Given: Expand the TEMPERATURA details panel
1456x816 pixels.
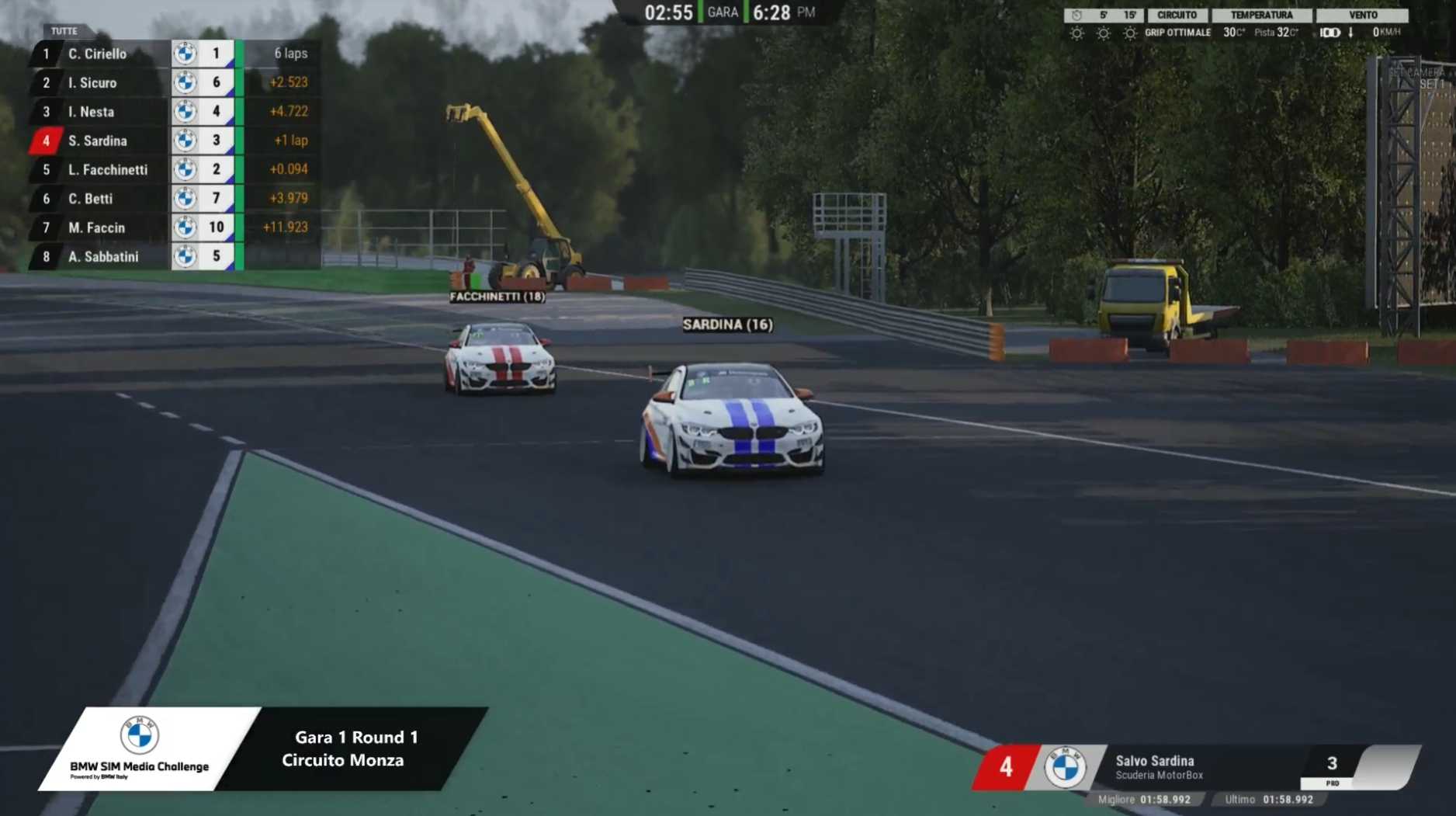Looking at the screenshot, I should click(x=1262, y=15).
